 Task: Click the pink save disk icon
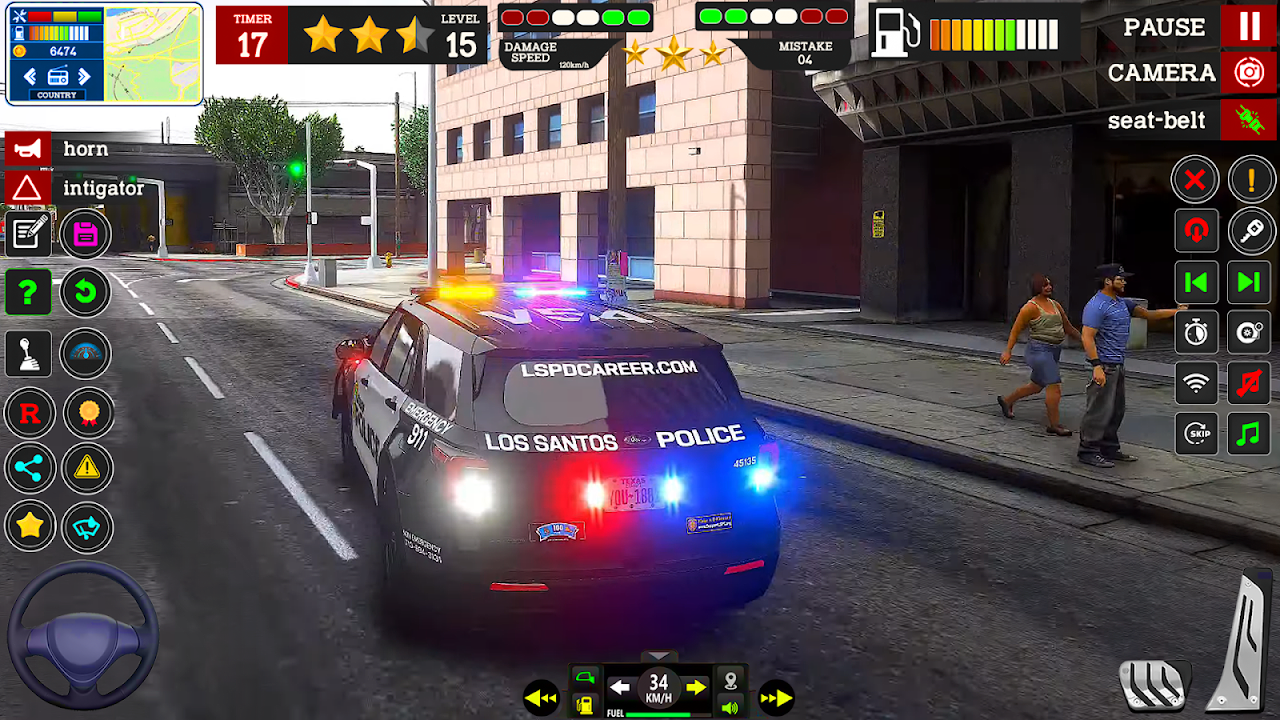[85, 235]
